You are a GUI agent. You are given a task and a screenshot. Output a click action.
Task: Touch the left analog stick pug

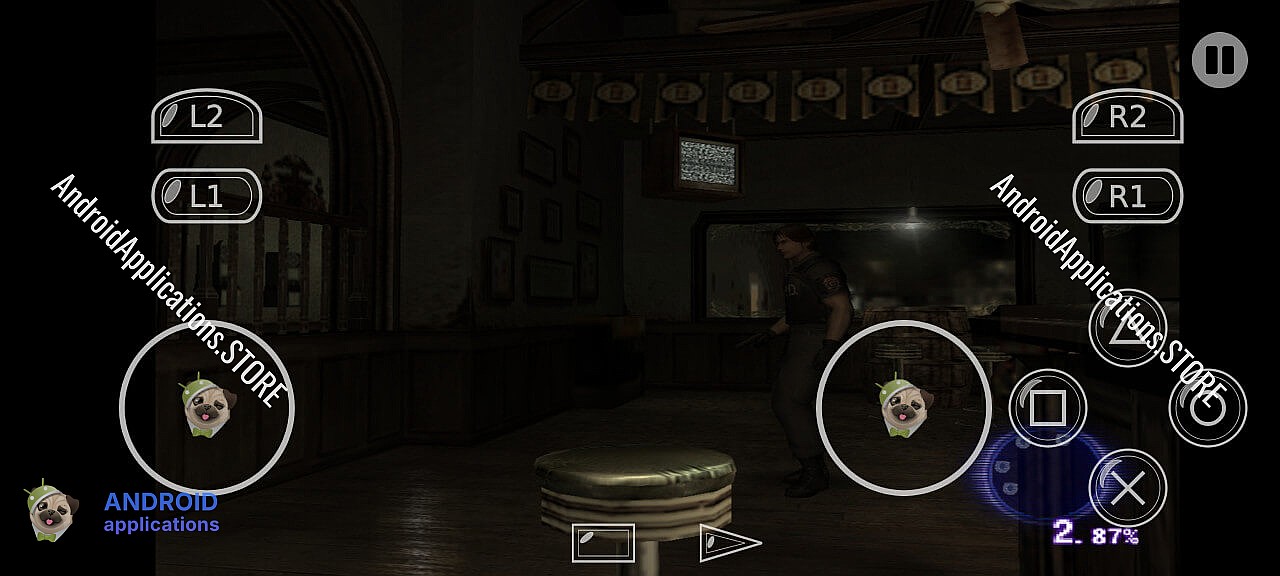(208, 408)
